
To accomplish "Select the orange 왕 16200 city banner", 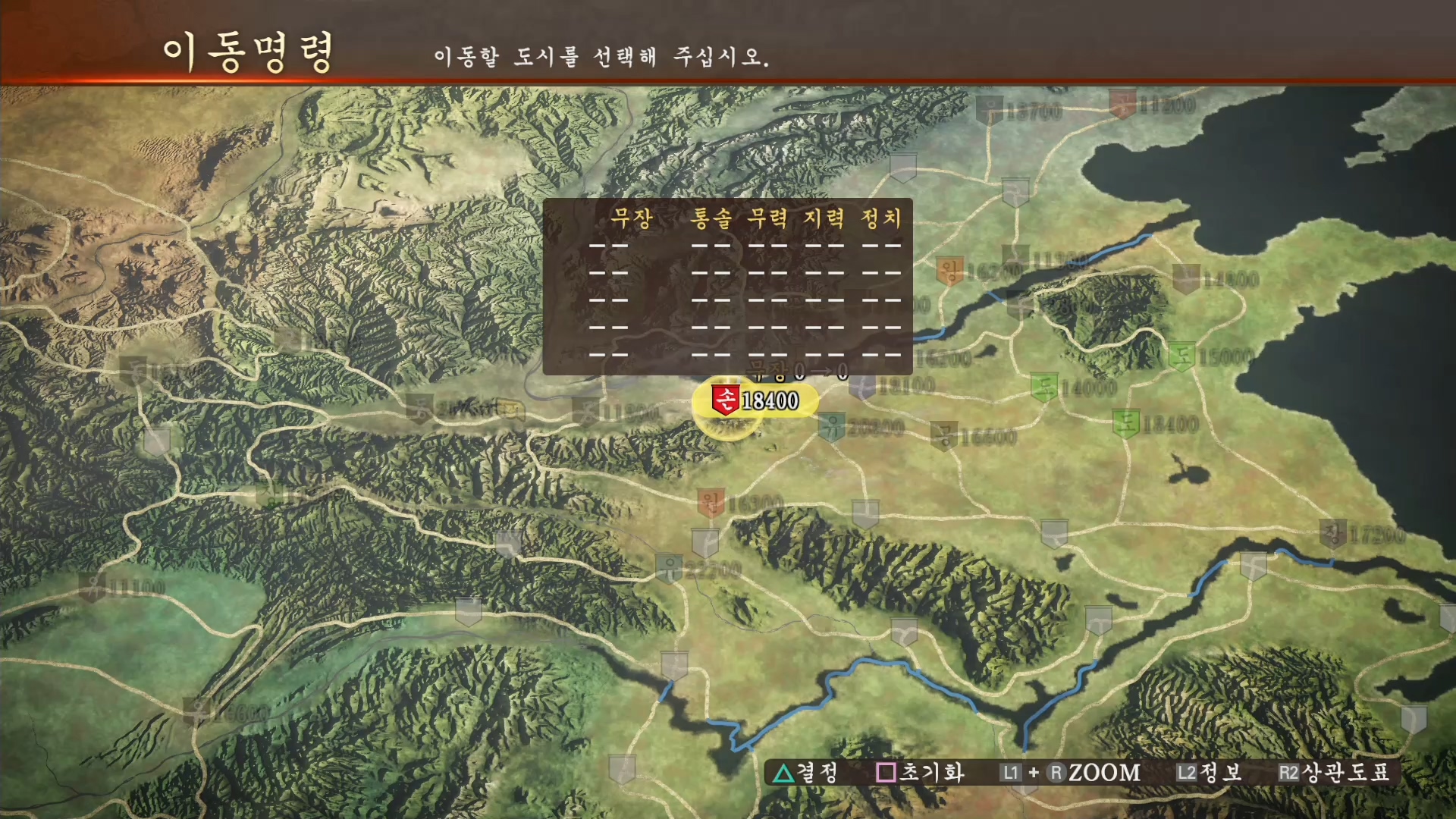I will pos(952,267).
